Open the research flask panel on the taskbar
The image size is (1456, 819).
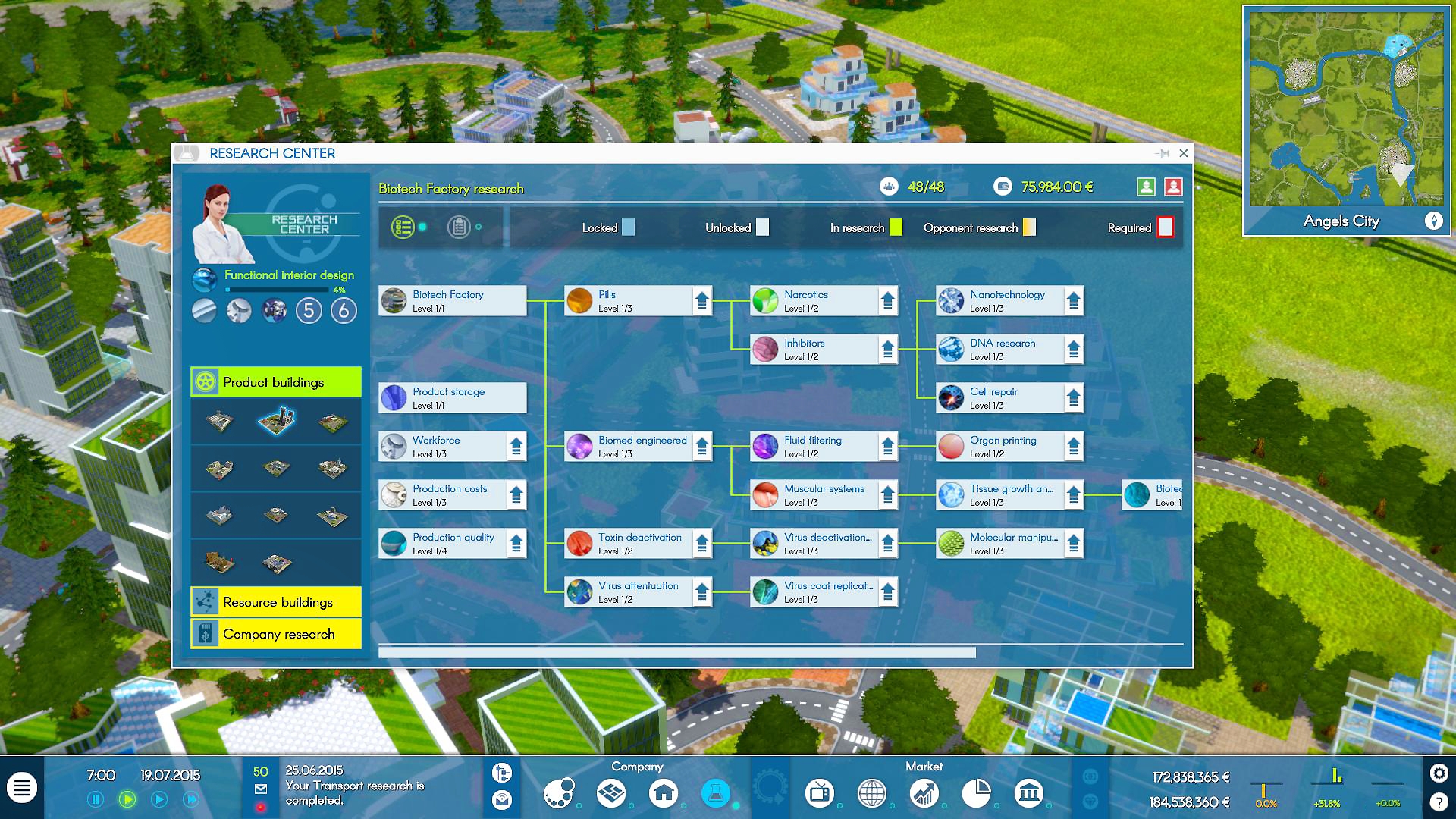click(716, 793)
